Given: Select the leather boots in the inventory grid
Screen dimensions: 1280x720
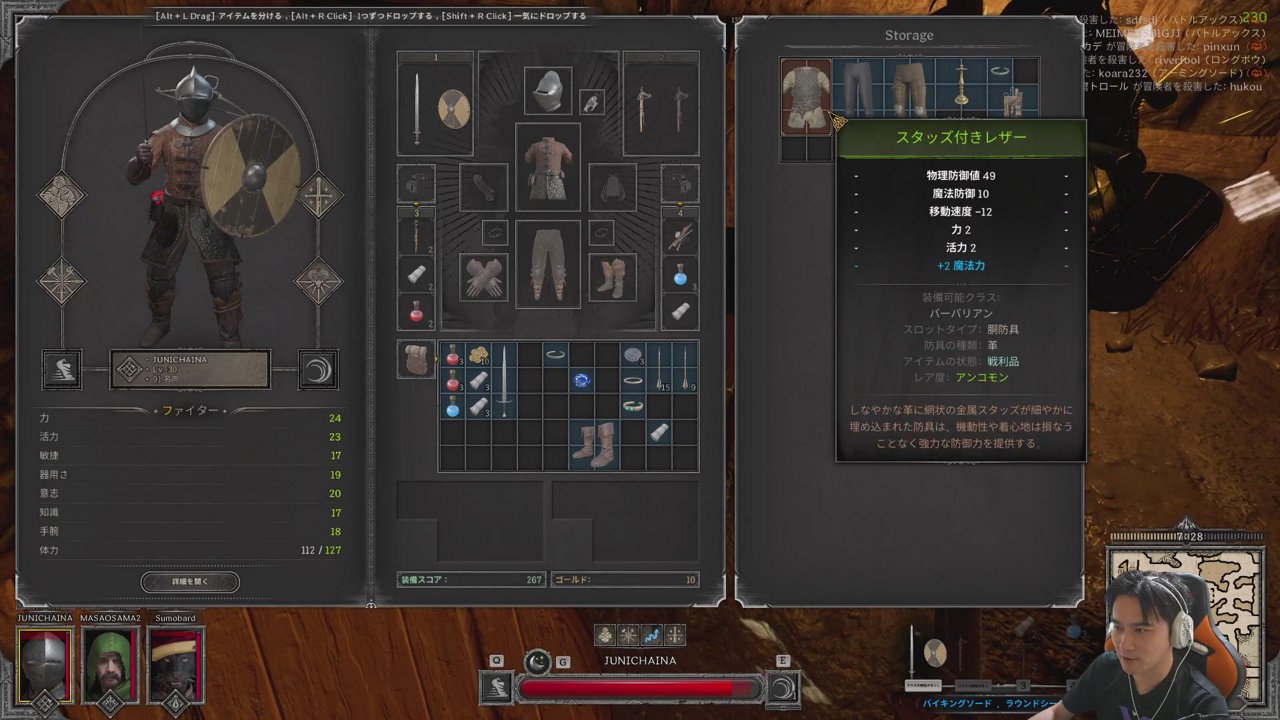Looking at the screenshot, I should pos(594,445).
